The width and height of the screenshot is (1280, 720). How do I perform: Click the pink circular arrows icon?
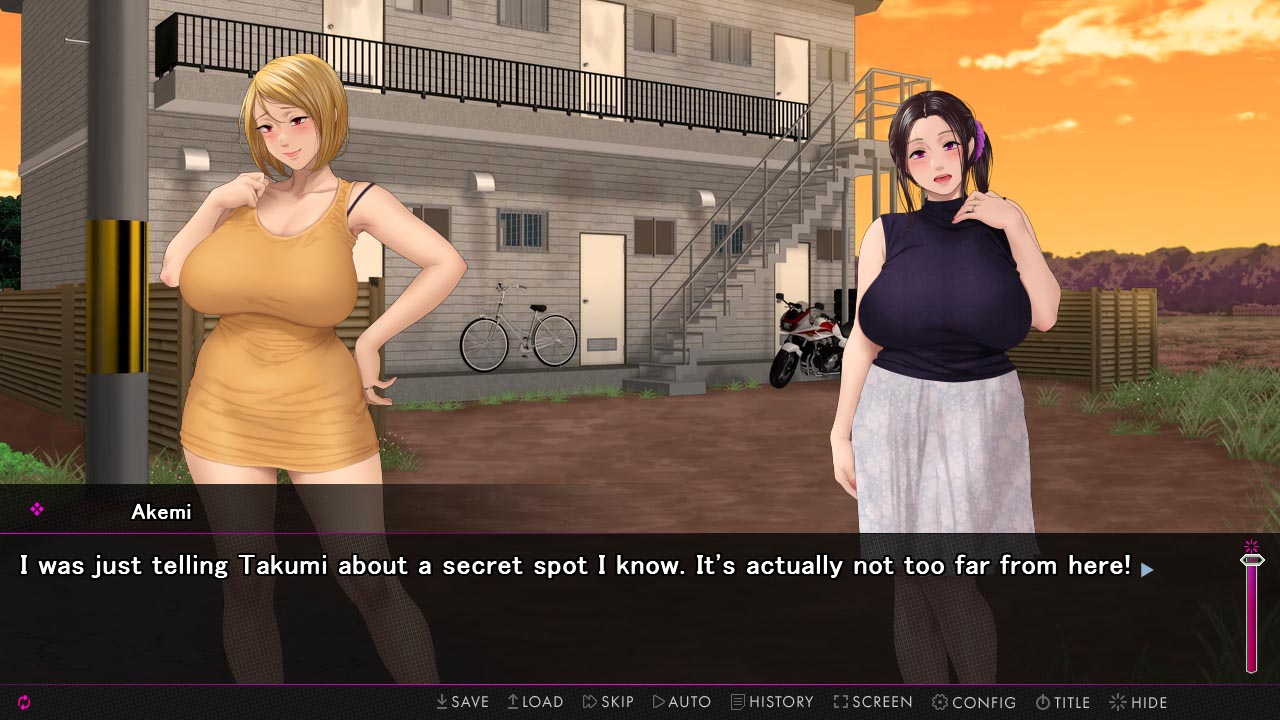pyautogui.click(x=24, y=702)
